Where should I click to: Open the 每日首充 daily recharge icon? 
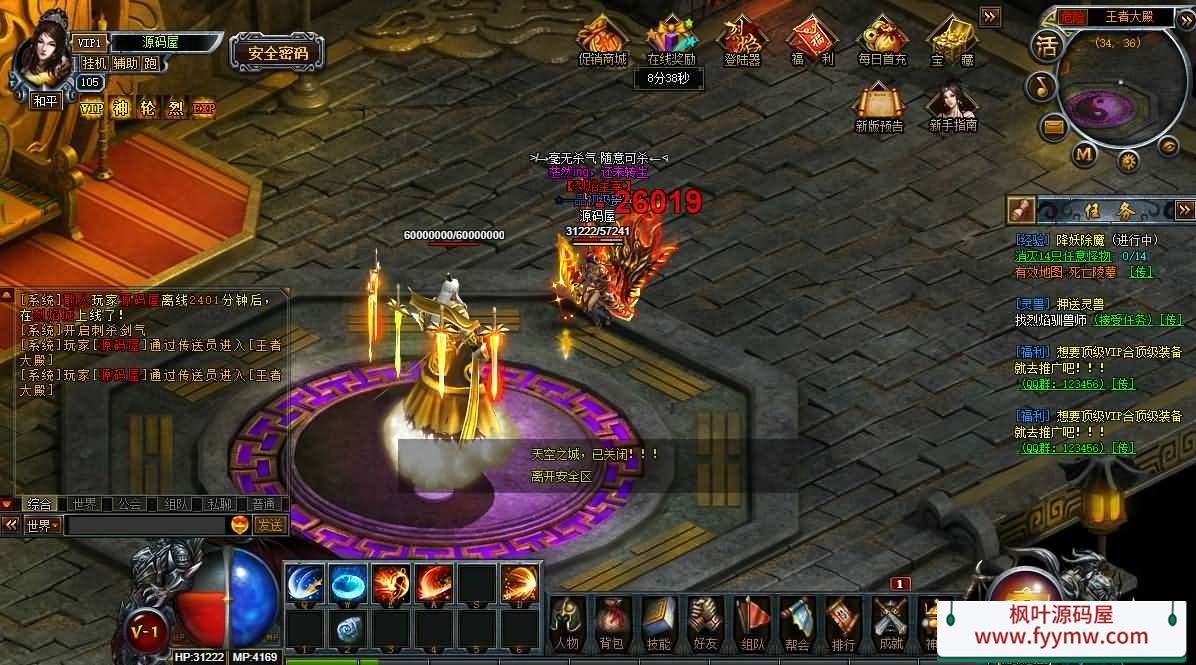tap(881, 40)
